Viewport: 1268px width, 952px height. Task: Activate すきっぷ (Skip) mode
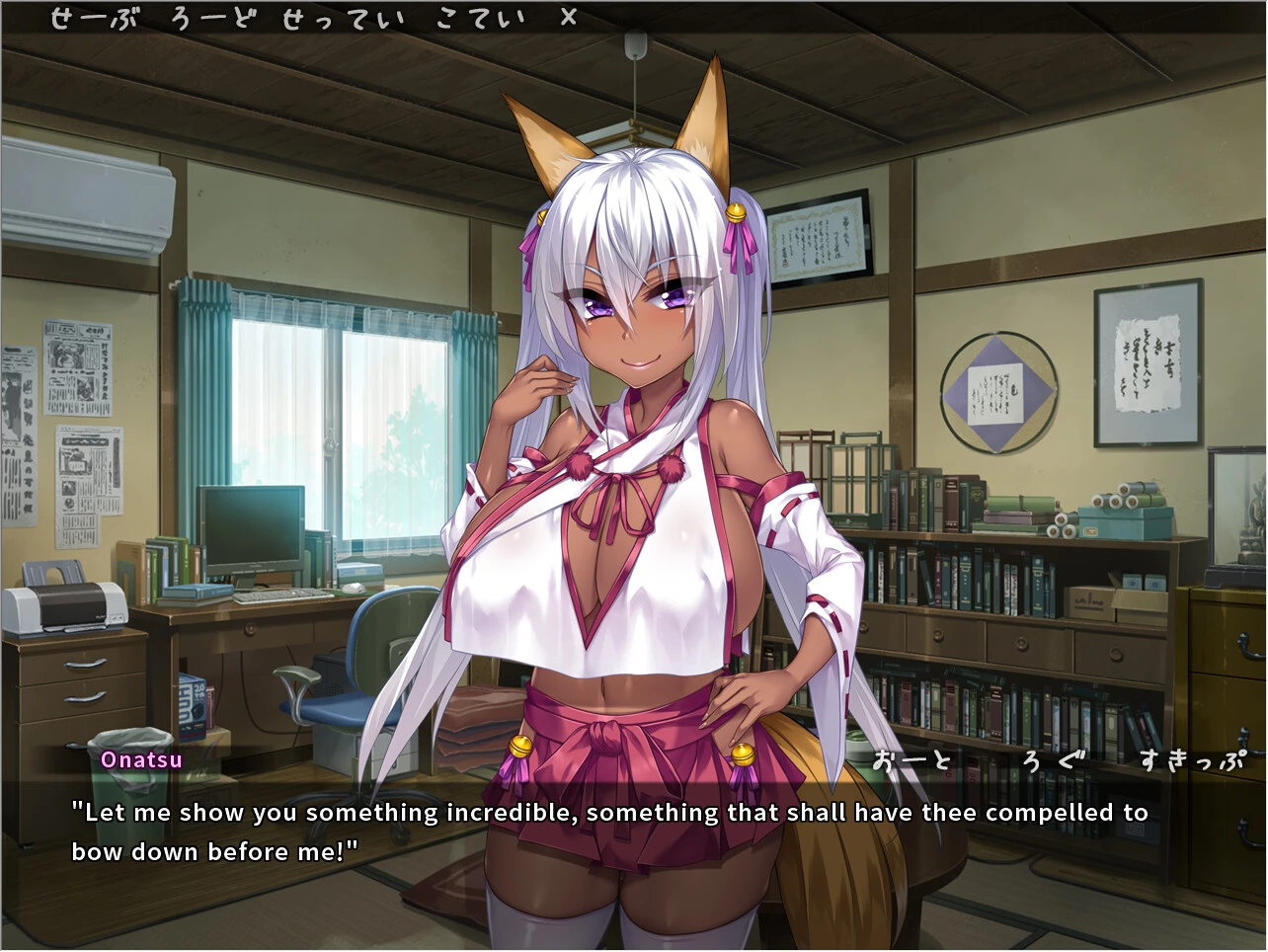[1190, 760]
